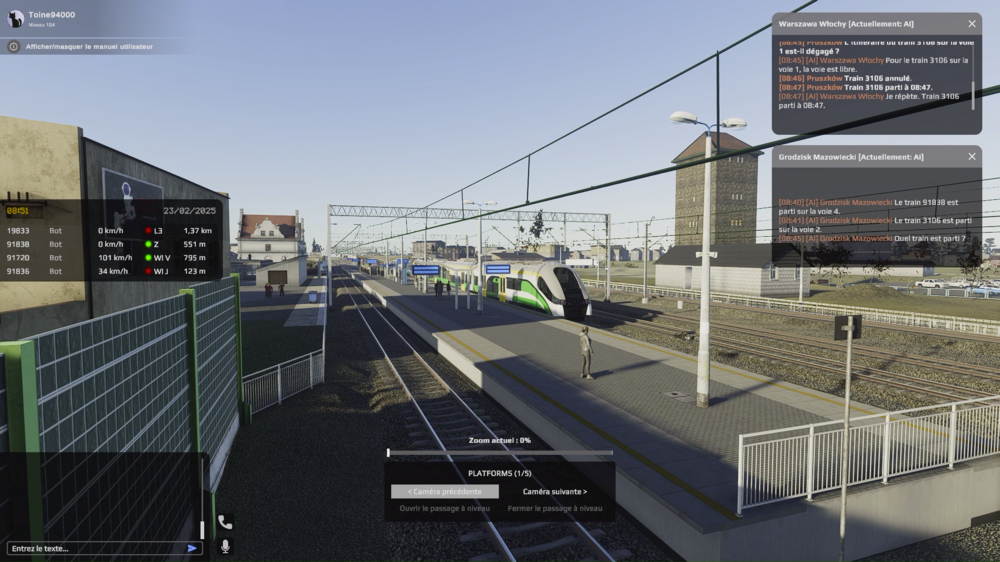Switch to the next camera

tap(555, 491)
